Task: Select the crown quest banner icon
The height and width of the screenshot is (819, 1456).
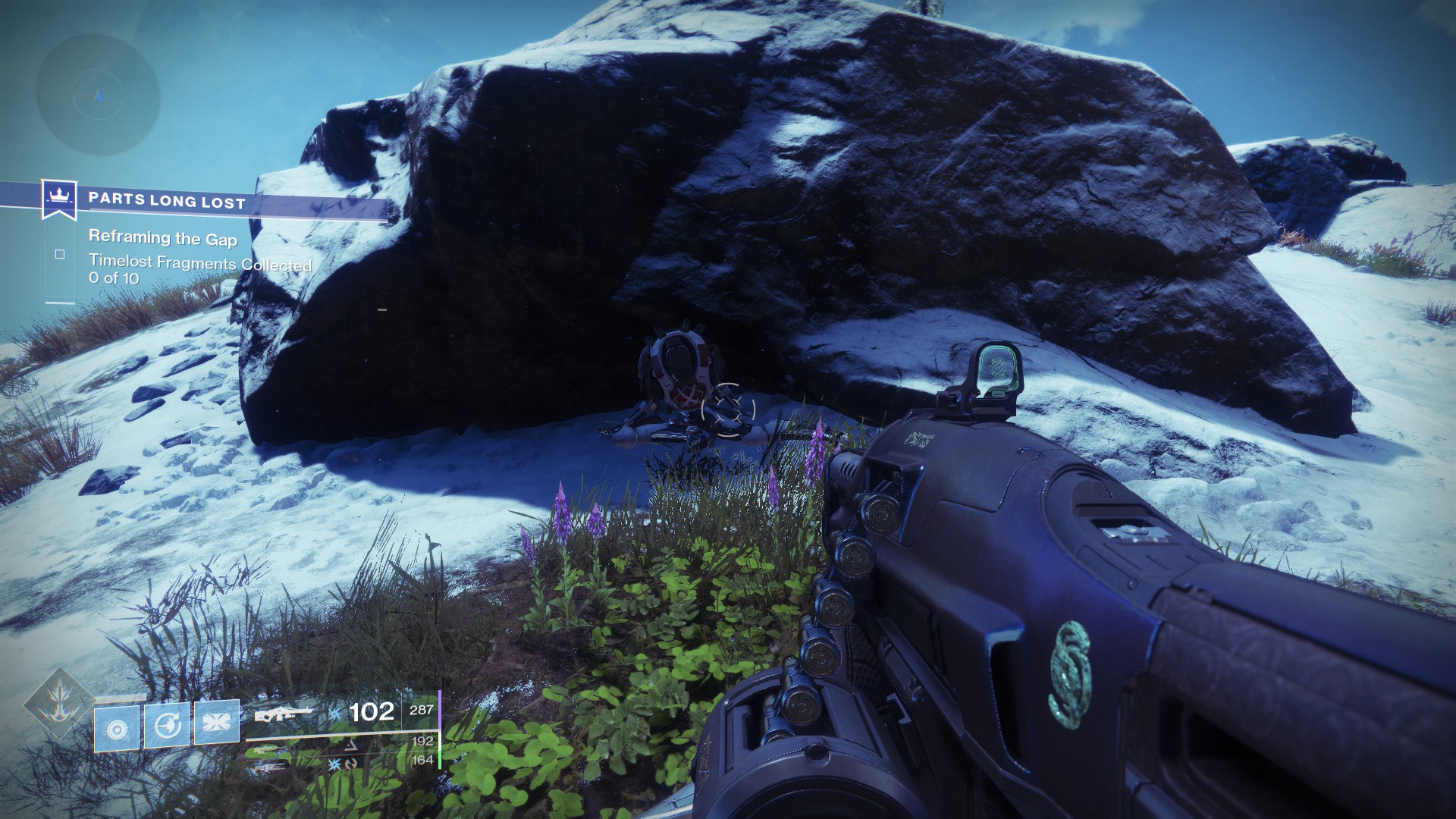Action: click(x=57, y=199)
